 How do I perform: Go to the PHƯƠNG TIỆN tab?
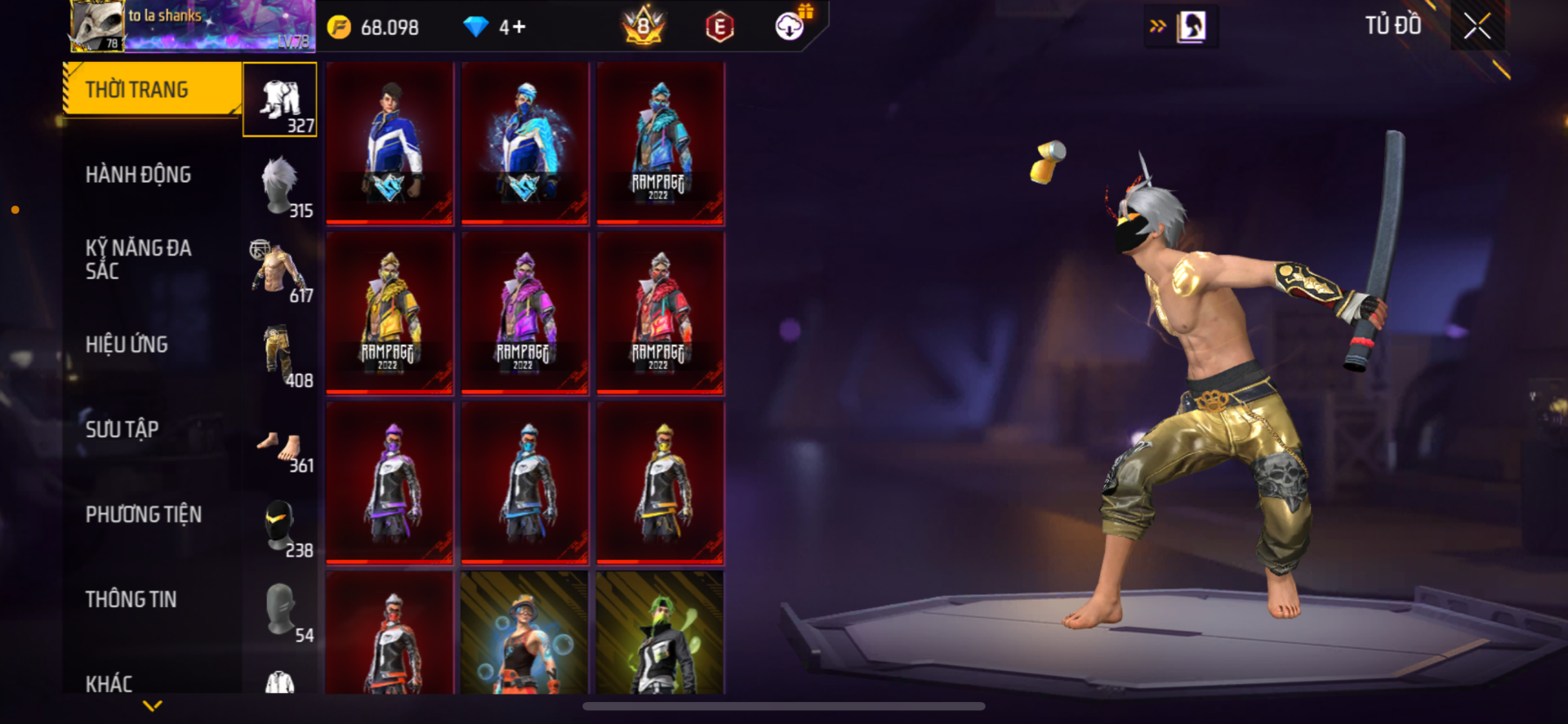pyautogui.click(x=144, y=514)
